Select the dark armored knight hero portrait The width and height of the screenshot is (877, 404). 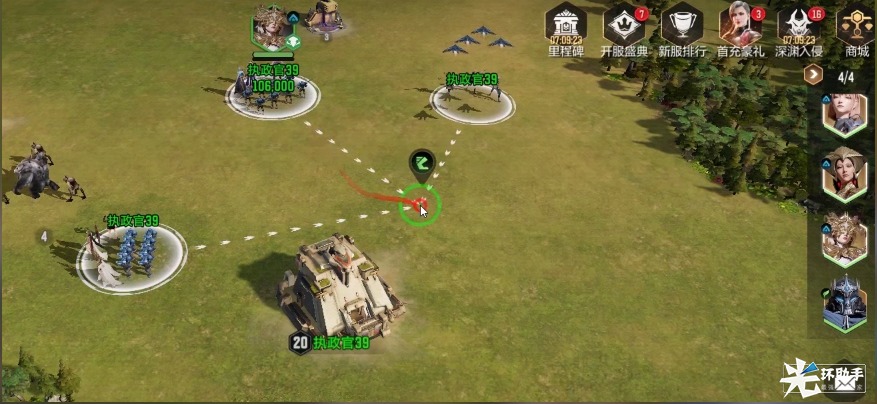(844, 304)
